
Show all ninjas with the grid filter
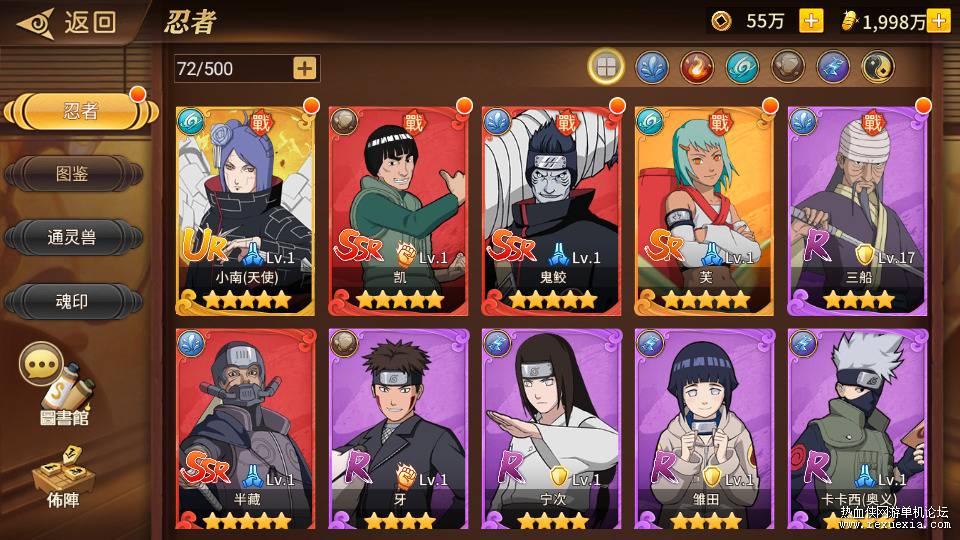click(606, 67)
